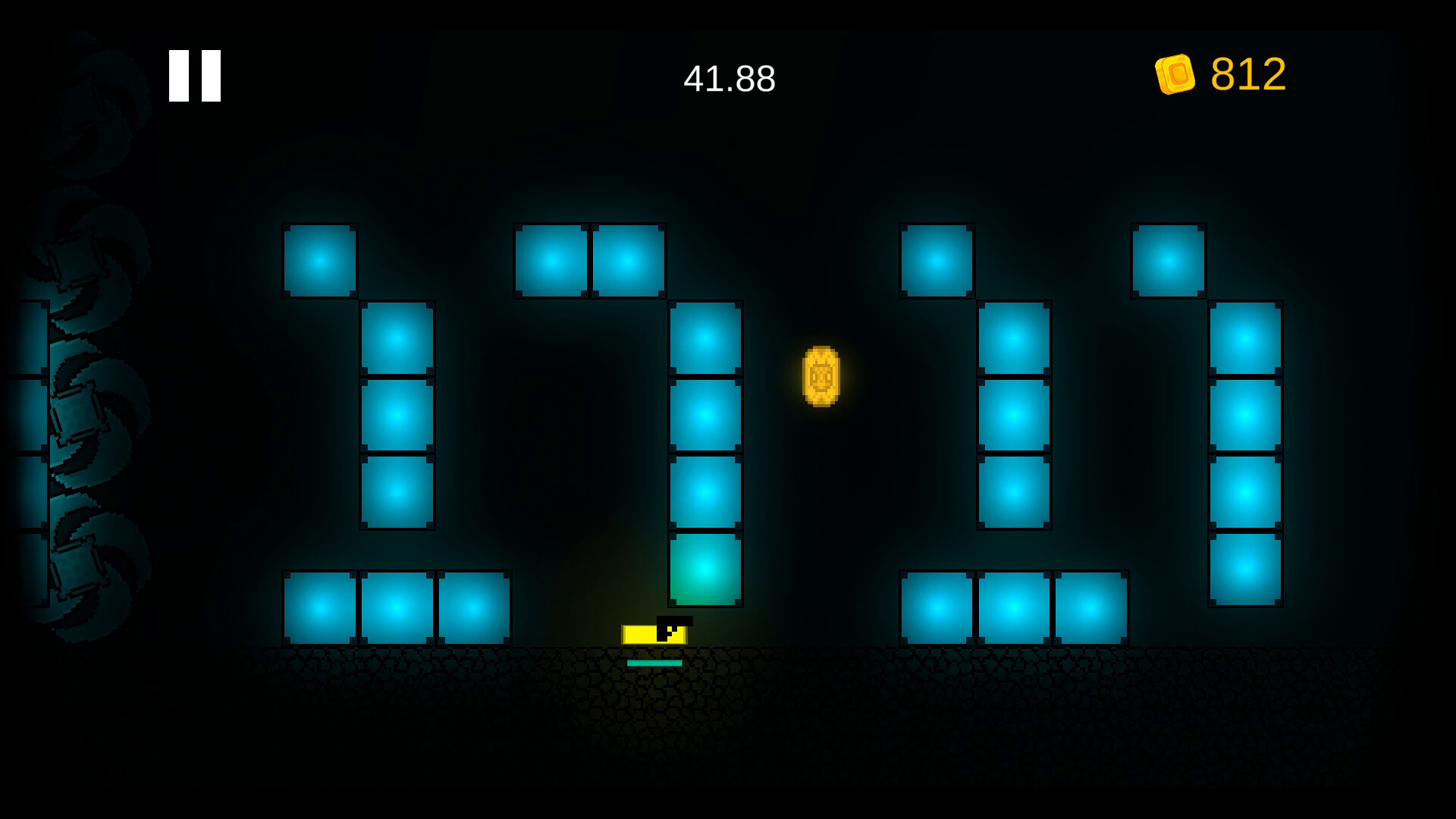Click the glowing yellow amulet pickup
1456x819 pixels.
coord(821,377)
